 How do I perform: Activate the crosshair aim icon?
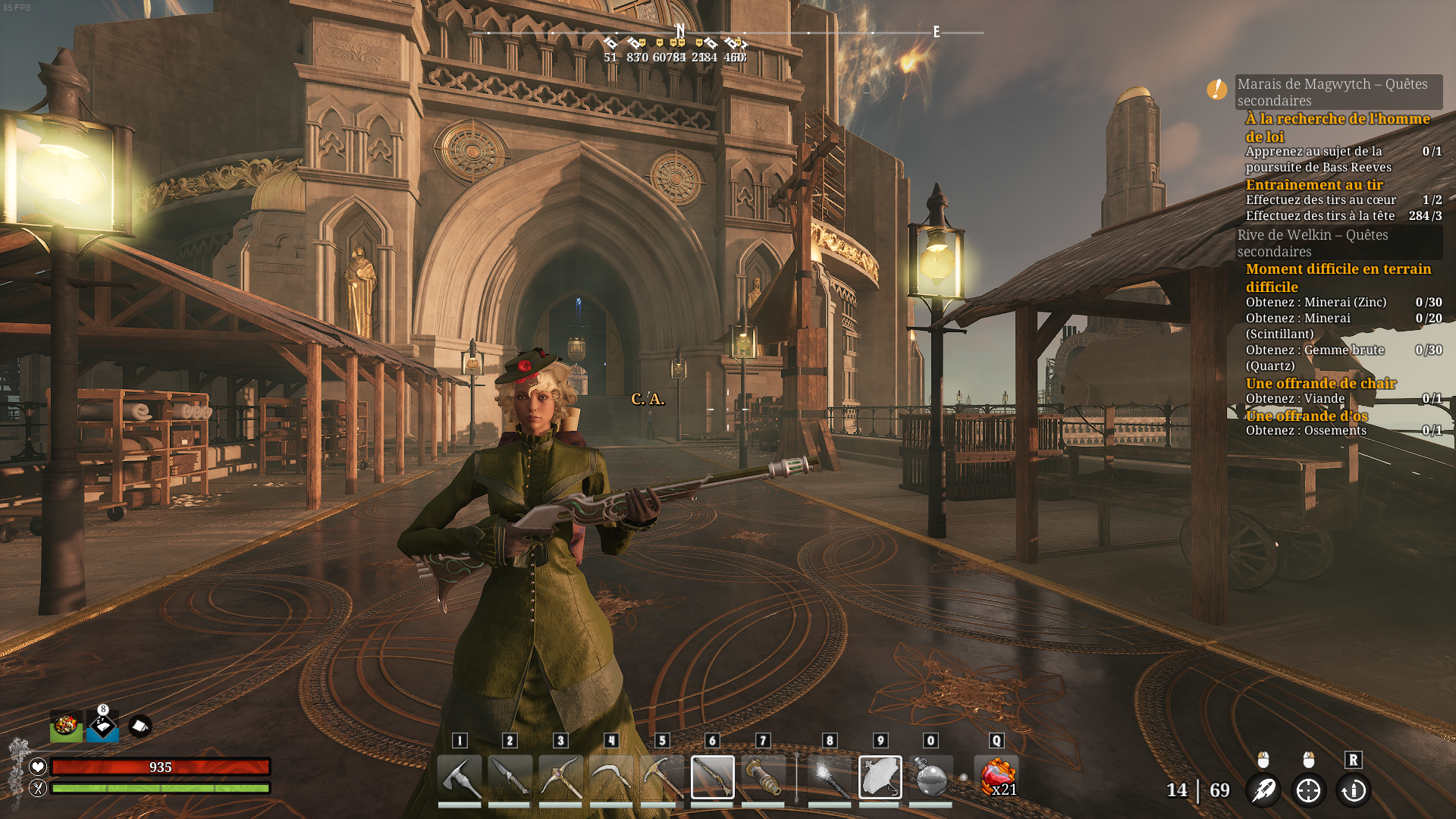(1309, 790)
